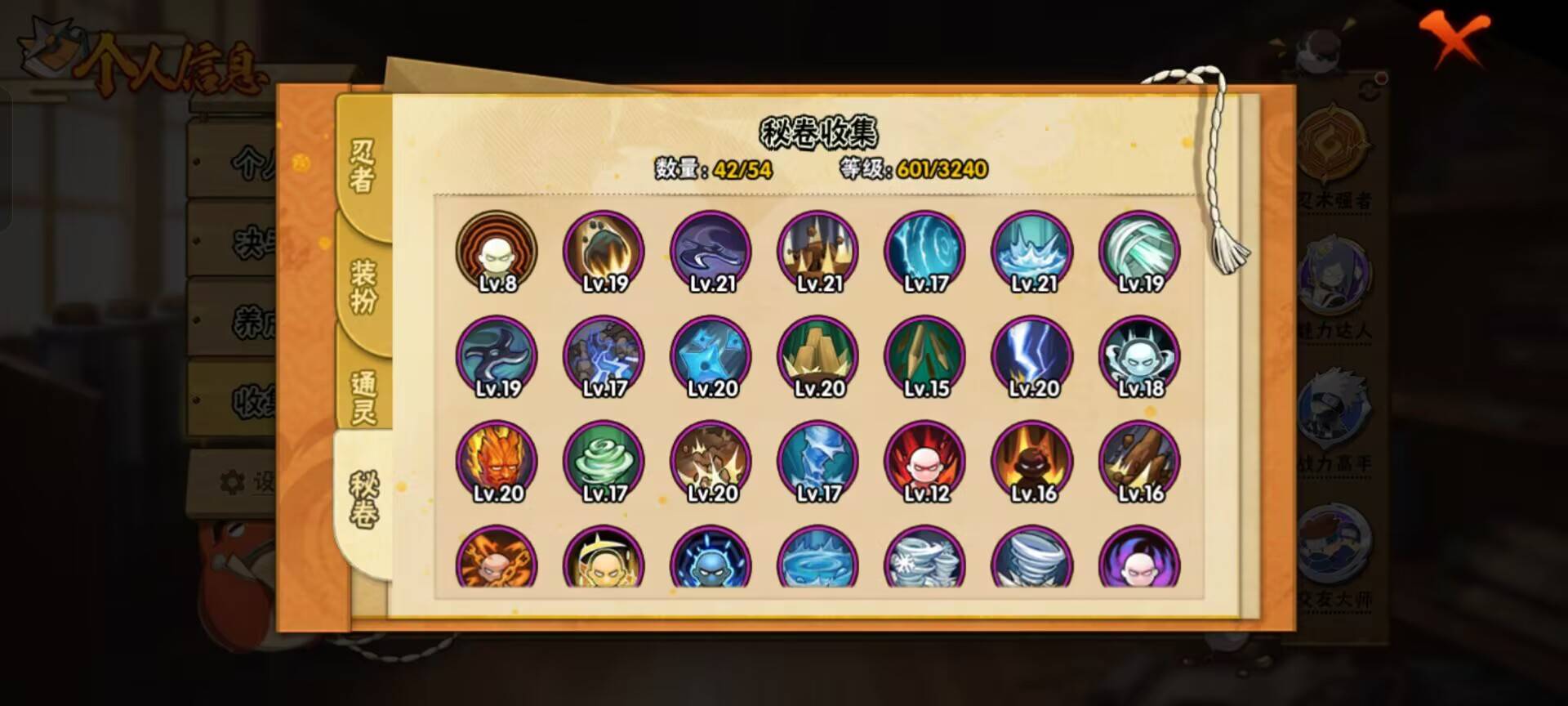
Task: Select the Lv.21 whale jutsu scroll
Action: click(709, 253)
